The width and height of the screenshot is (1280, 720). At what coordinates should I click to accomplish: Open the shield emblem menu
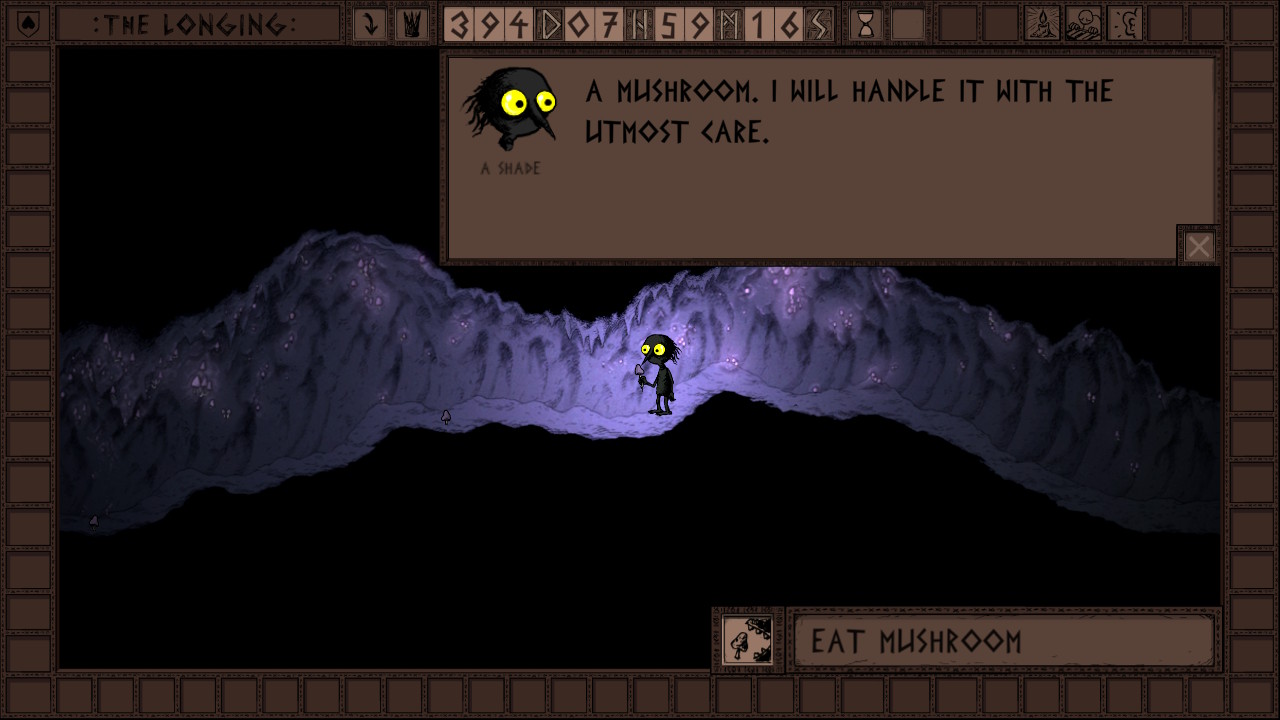tap(28, 24)
